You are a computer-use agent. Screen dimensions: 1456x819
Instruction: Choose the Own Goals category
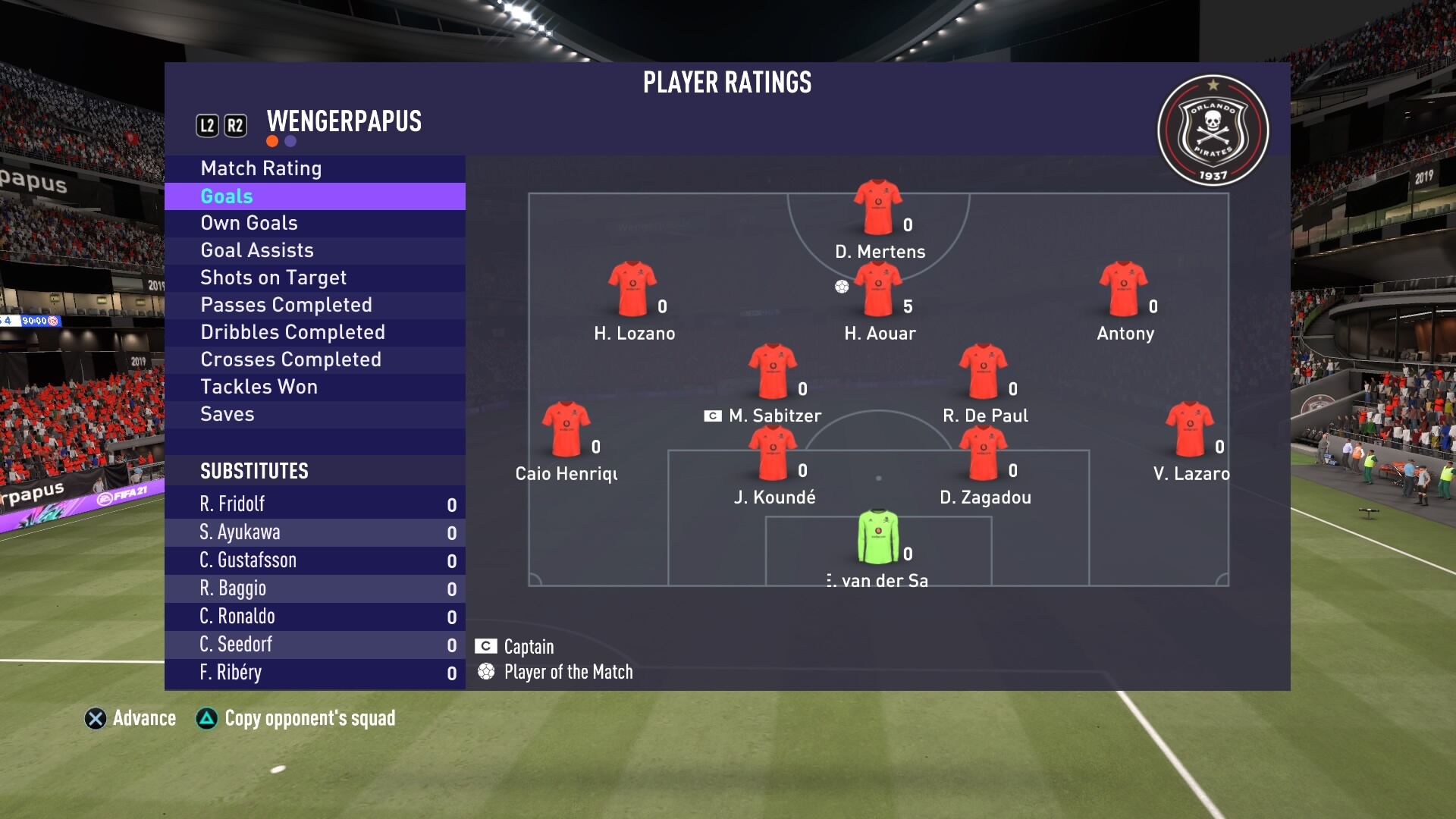249,223
